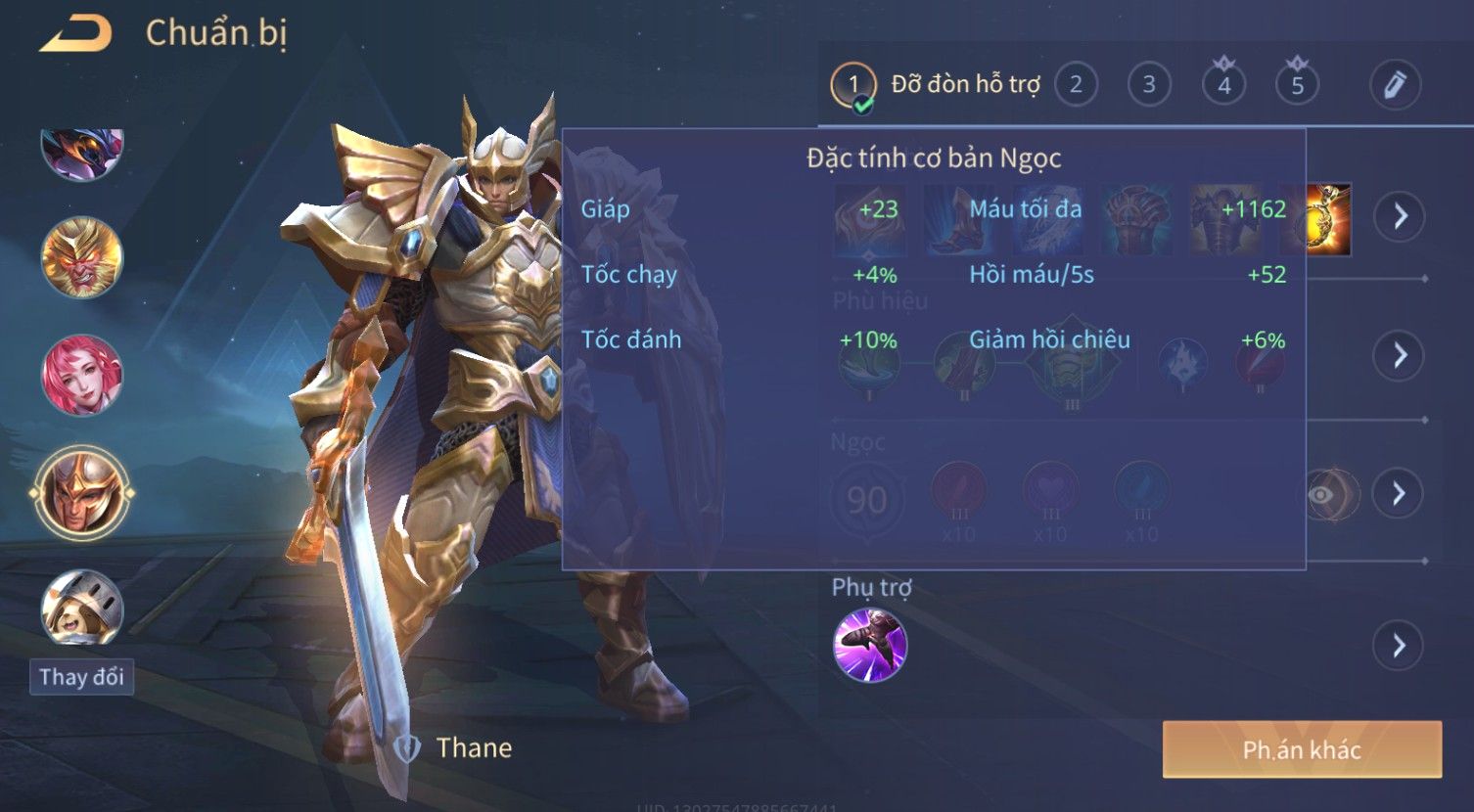
Task: Toggle the rune stats eye icon
Action: click(1321, 495)
